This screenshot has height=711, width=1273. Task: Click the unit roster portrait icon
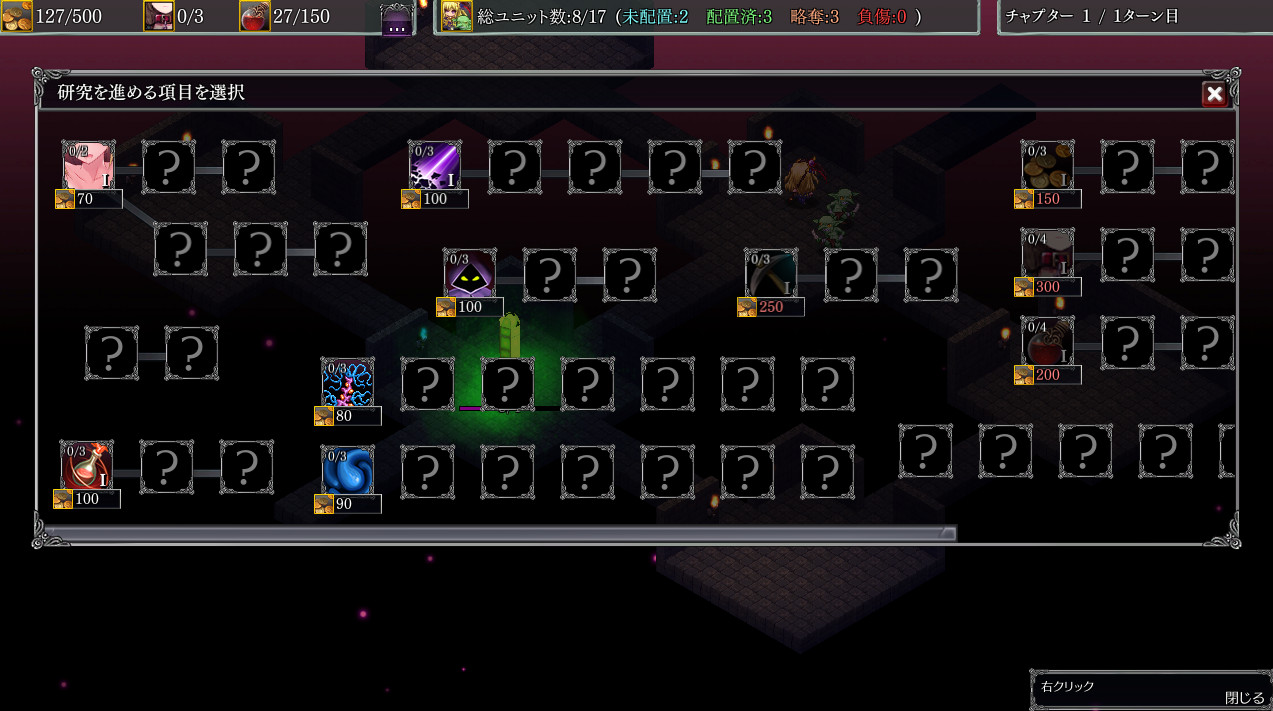click(457, 16)
